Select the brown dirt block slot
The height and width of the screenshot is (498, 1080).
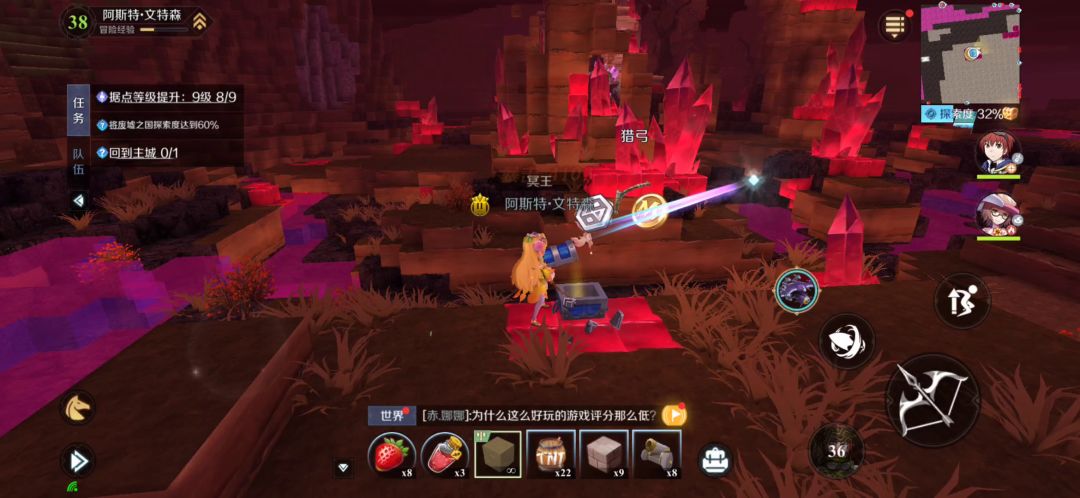point(498,456)
